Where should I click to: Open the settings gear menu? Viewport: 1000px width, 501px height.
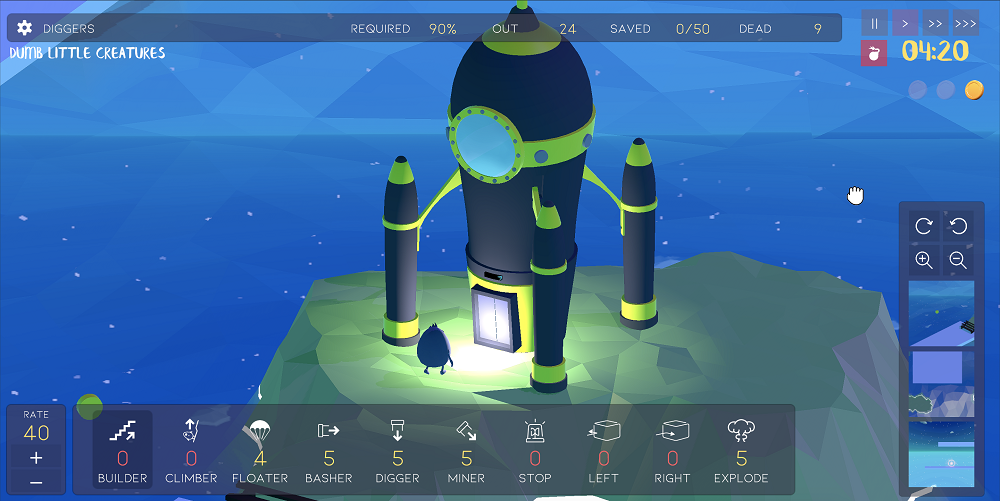25,28
